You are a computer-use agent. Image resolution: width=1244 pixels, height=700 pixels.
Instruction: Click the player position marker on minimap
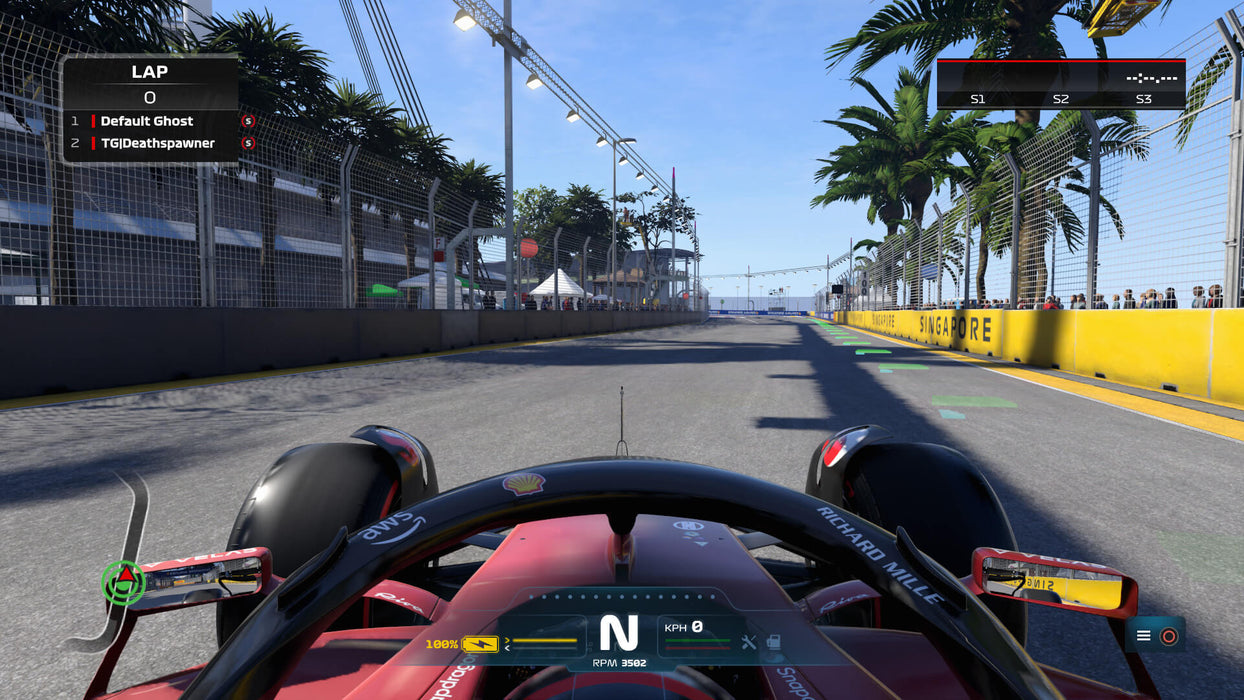pos(124,581)
